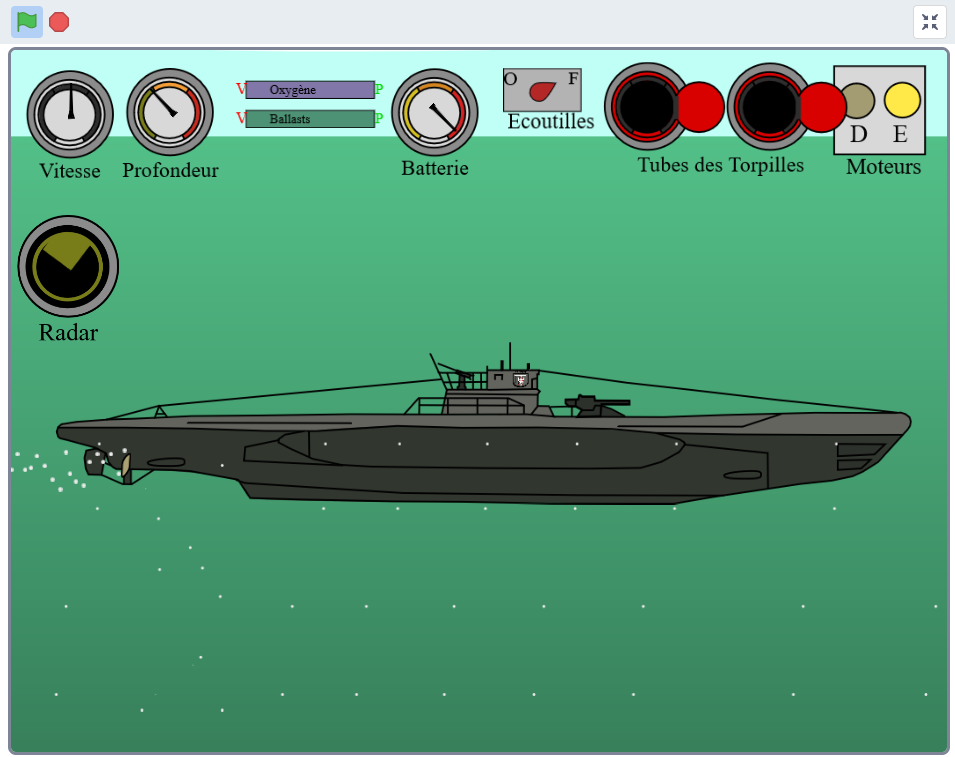Click the Oxygène bar
This screenshot has height=757, width=955.
[x=310, y=90]
